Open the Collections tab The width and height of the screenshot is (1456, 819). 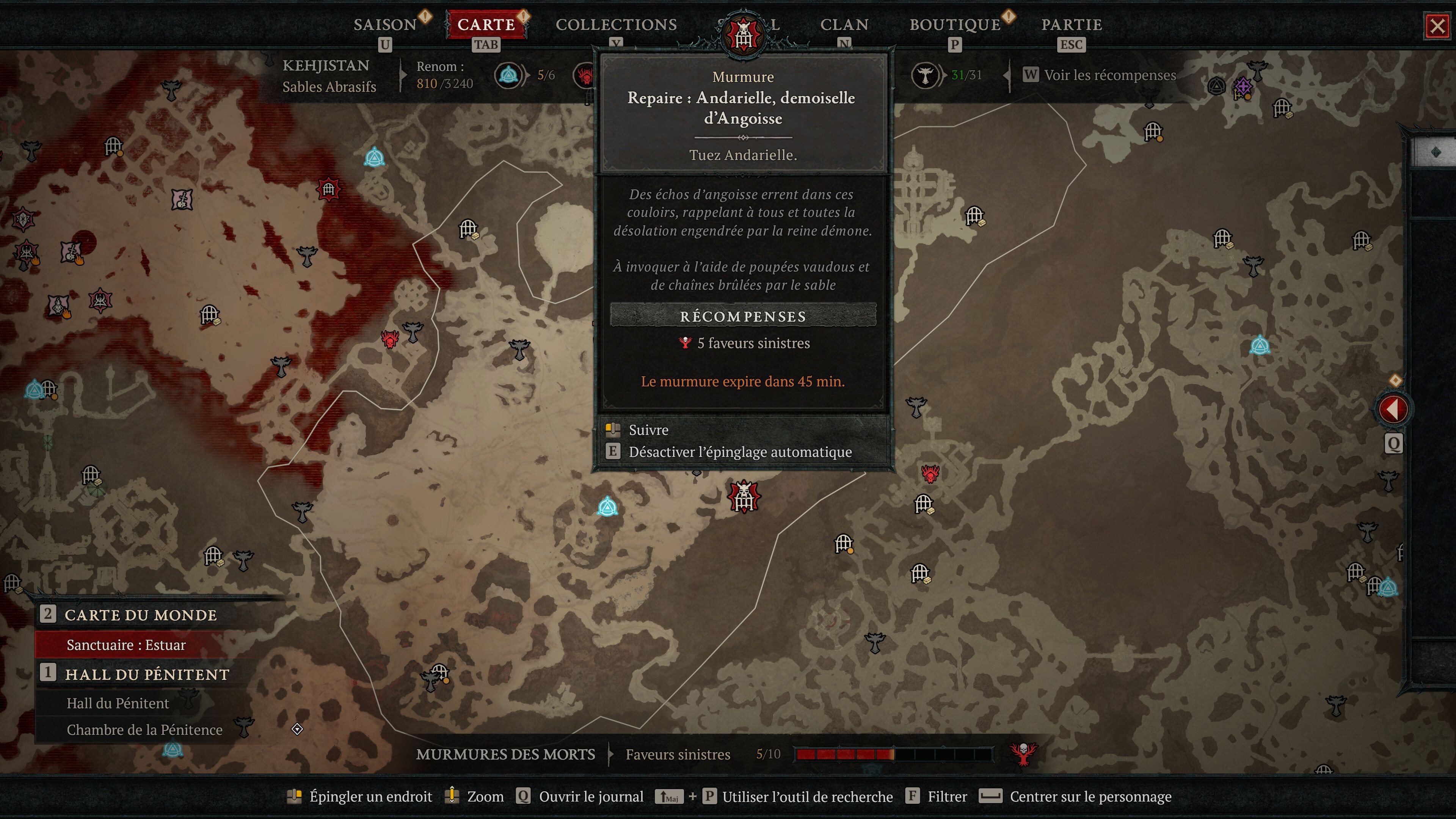[x=615, y=24]
